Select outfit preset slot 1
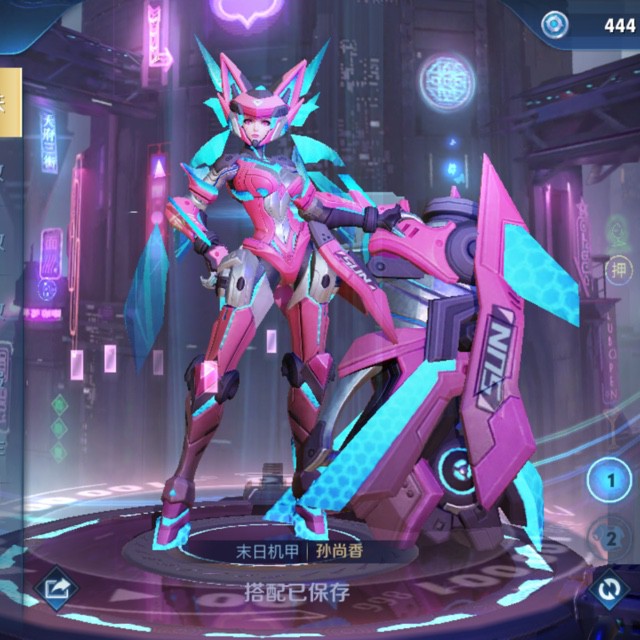This screenshot has height=640, width=640. [607, 480]
